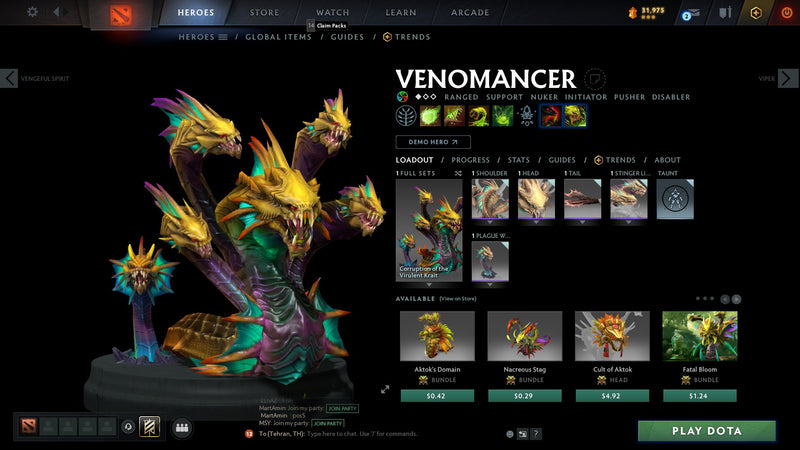Click the Demo Hero button

pyautogui.click(x=433, y=142)
